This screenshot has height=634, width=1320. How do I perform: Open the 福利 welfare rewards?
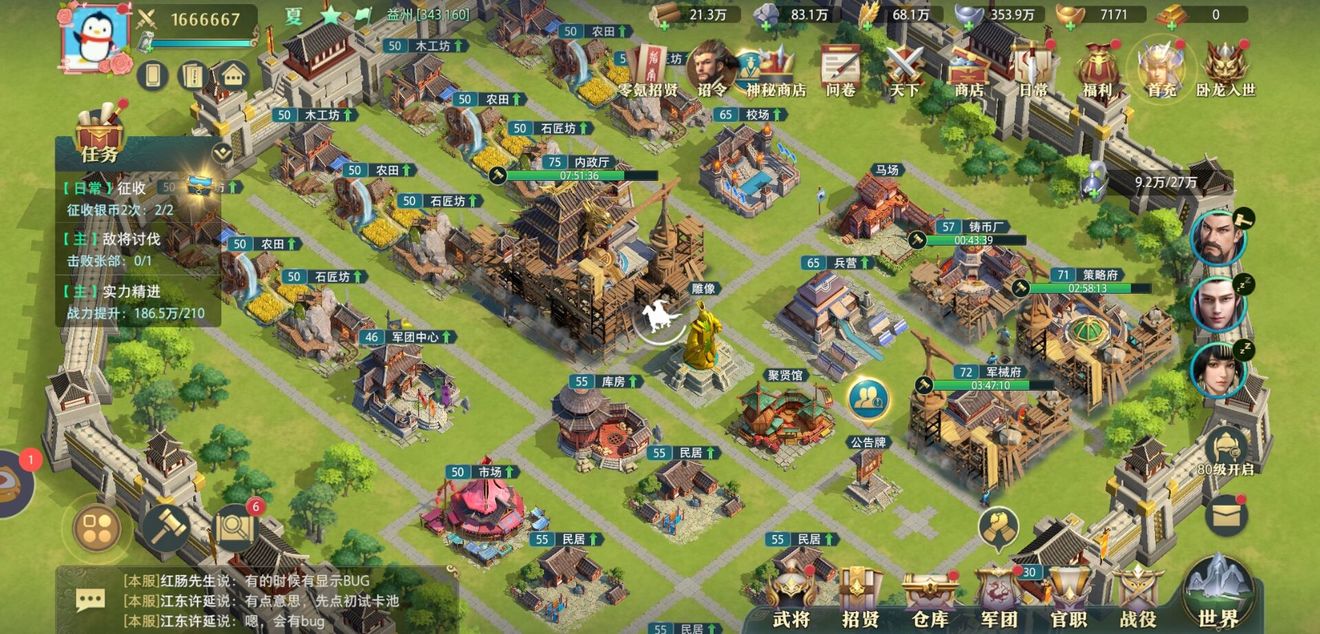(x=1097, y=70)
